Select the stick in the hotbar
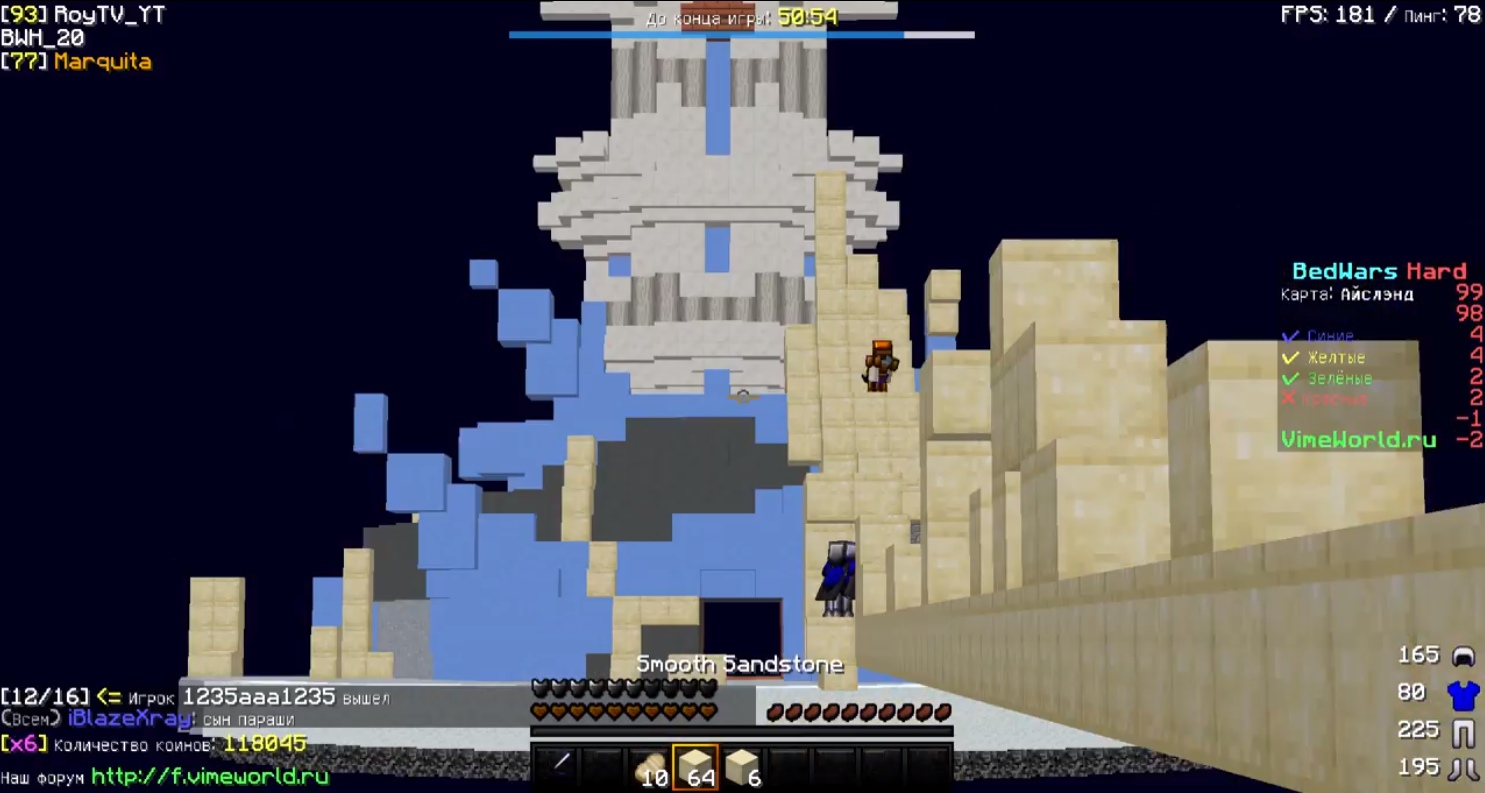The height and width of the screenshot is (793, 1485). tap(560, 765)
